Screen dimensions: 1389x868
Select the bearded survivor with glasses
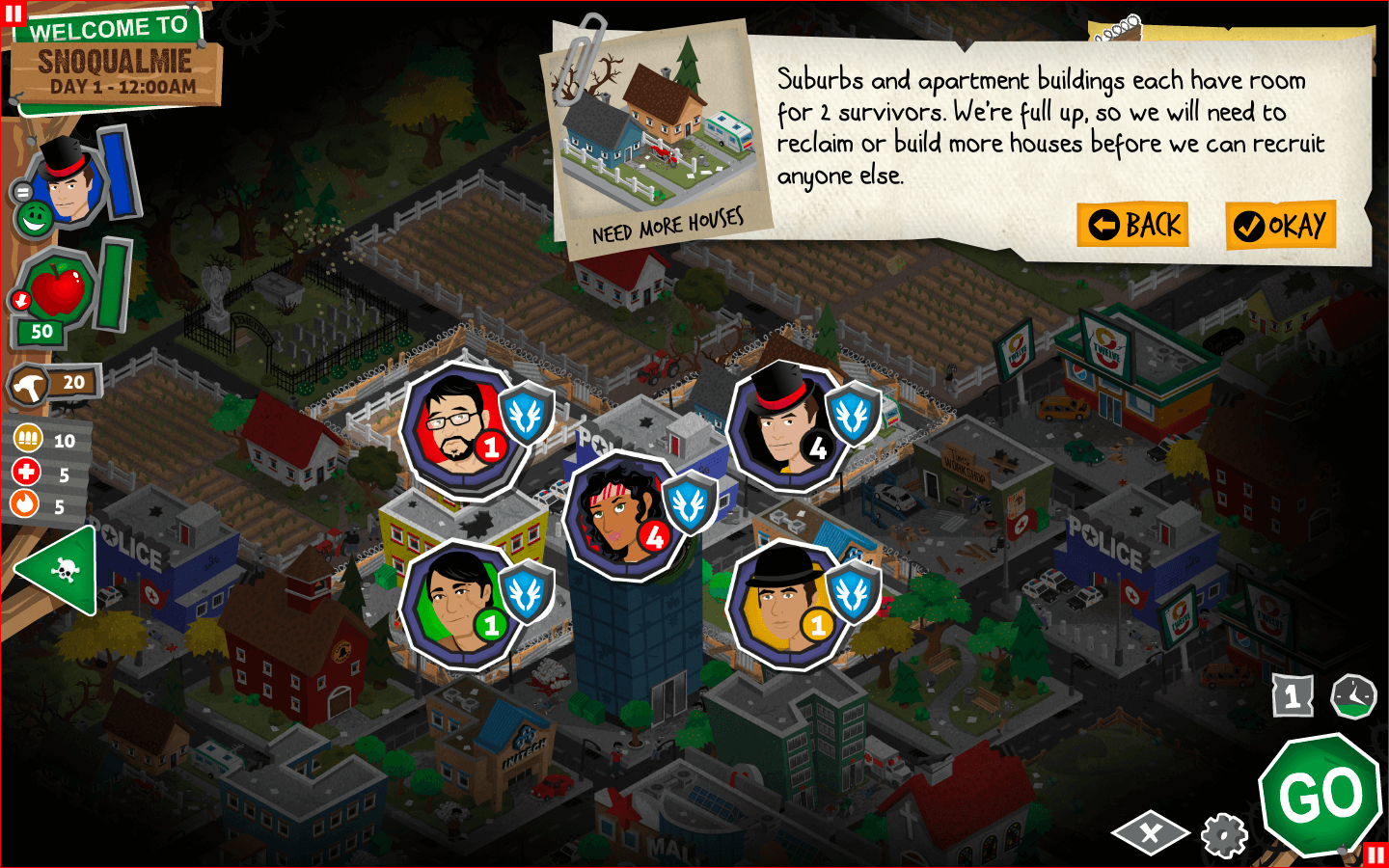[457, 428]
